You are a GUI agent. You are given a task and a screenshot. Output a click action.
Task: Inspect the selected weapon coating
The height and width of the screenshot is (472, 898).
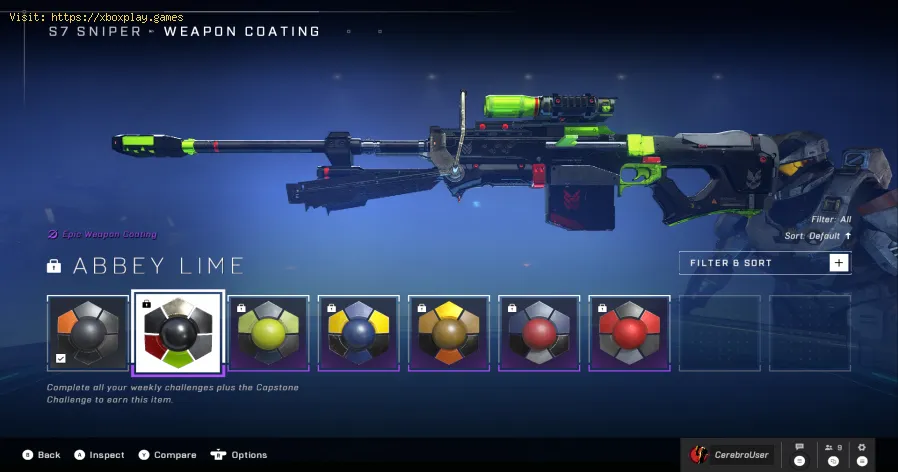(98, 455)
